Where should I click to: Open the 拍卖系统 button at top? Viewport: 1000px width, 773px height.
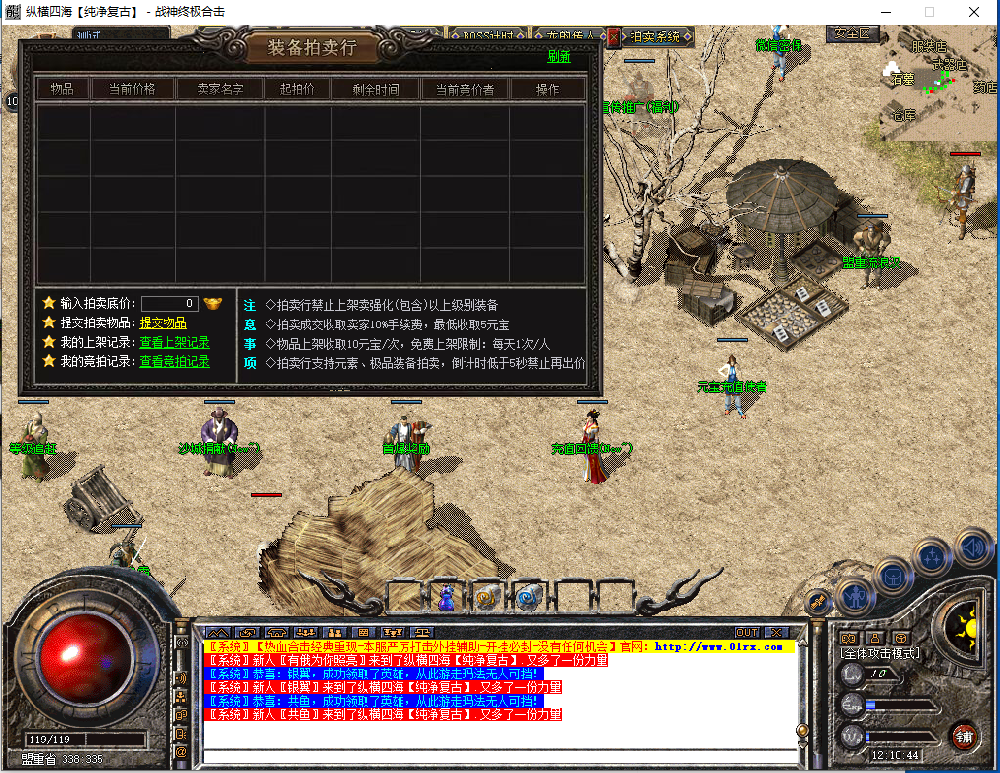click(658, 37)
